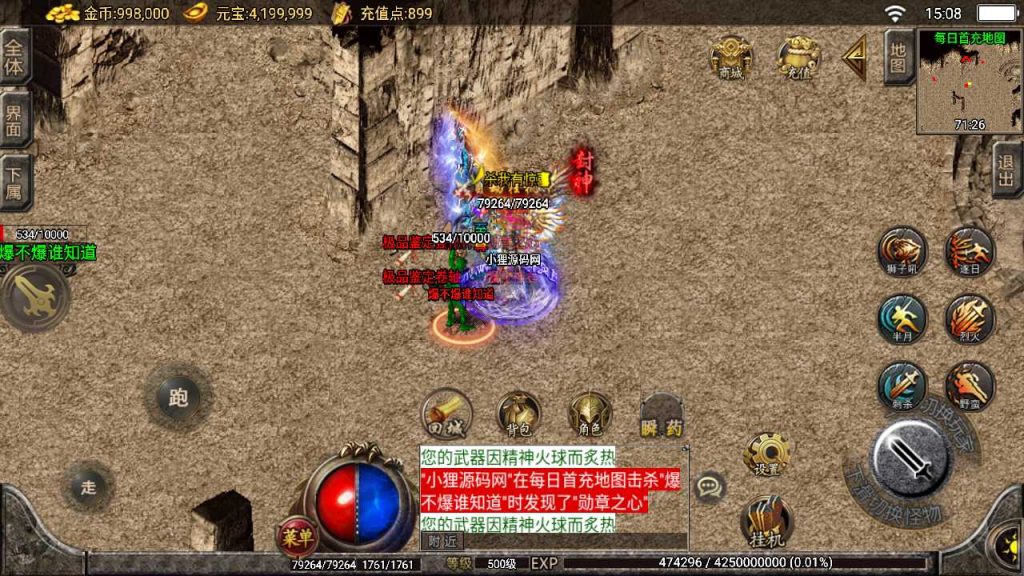Activate the 逐日 skill
Screen dimensions: 1024x576
click(x=969, y=251)
